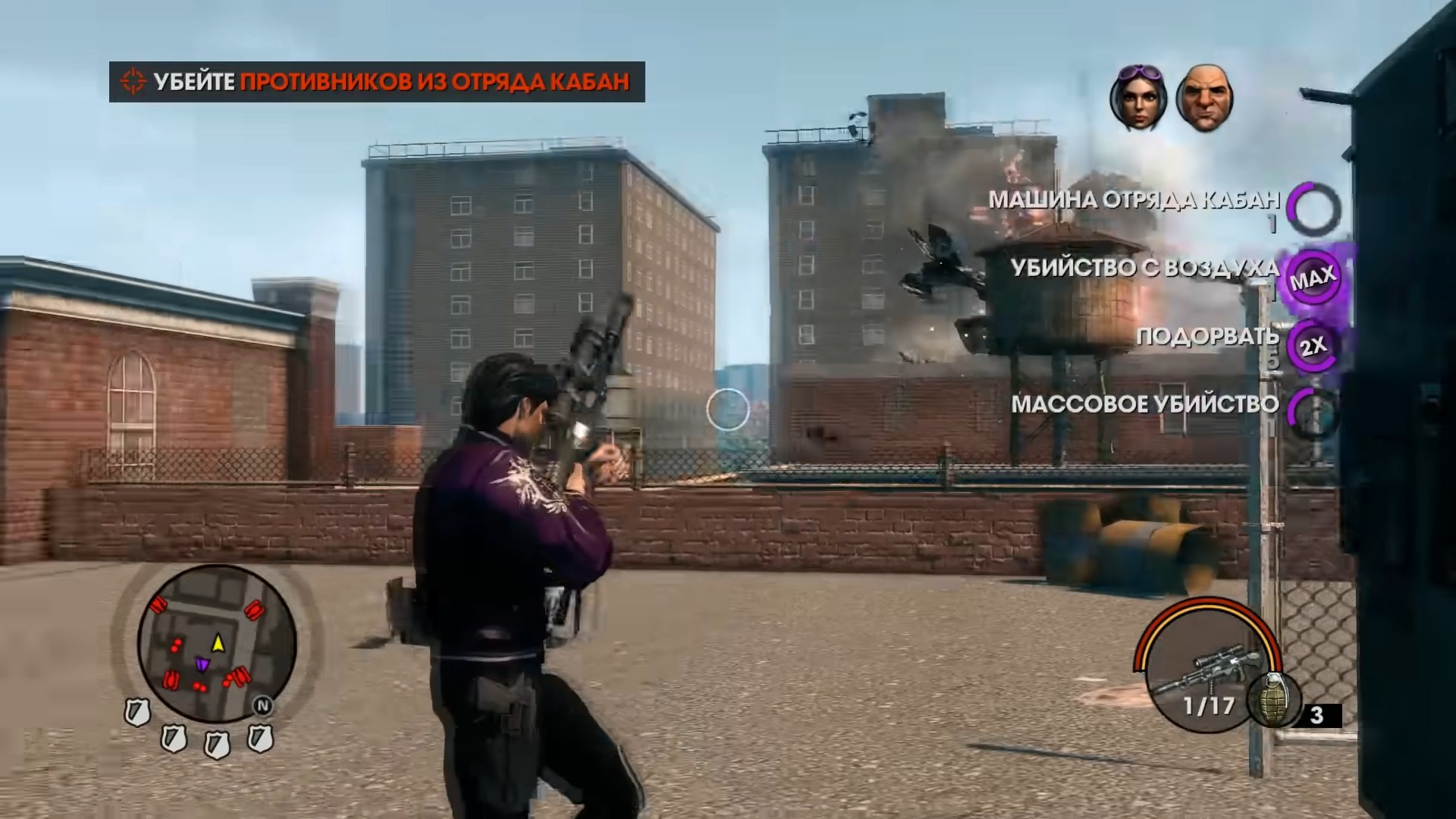
Task: Select the goggles-wearing female homie portrait
Action: pyautogui.click(x=1137, y=99)
